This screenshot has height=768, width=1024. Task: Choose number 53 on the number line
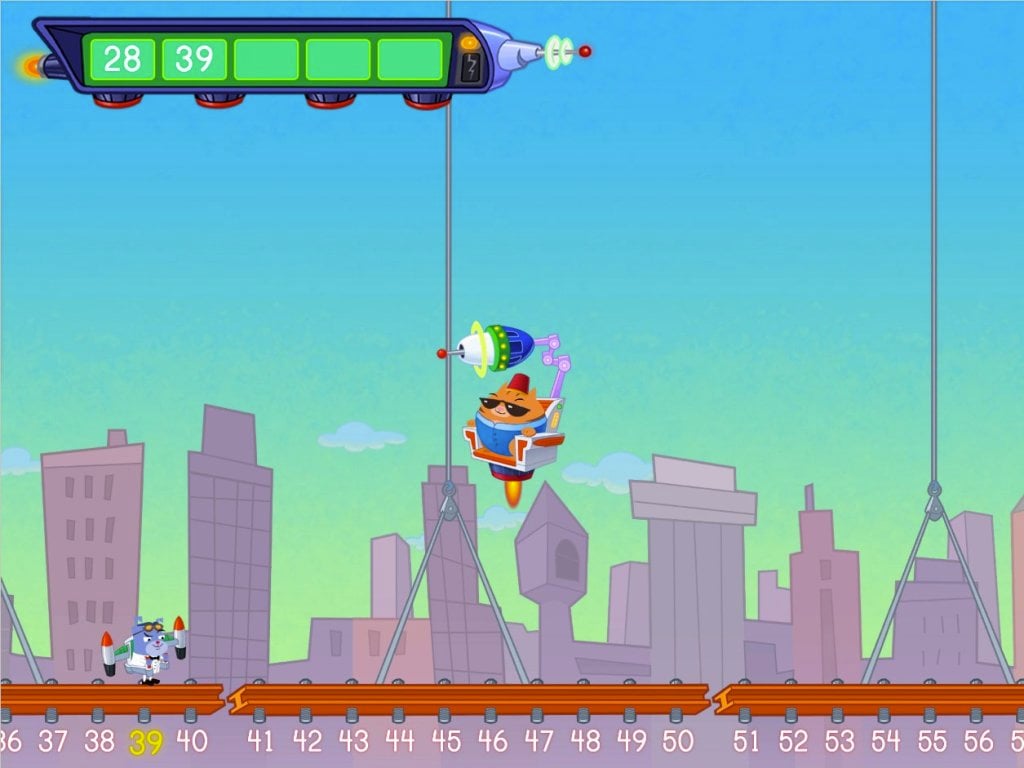839,741
